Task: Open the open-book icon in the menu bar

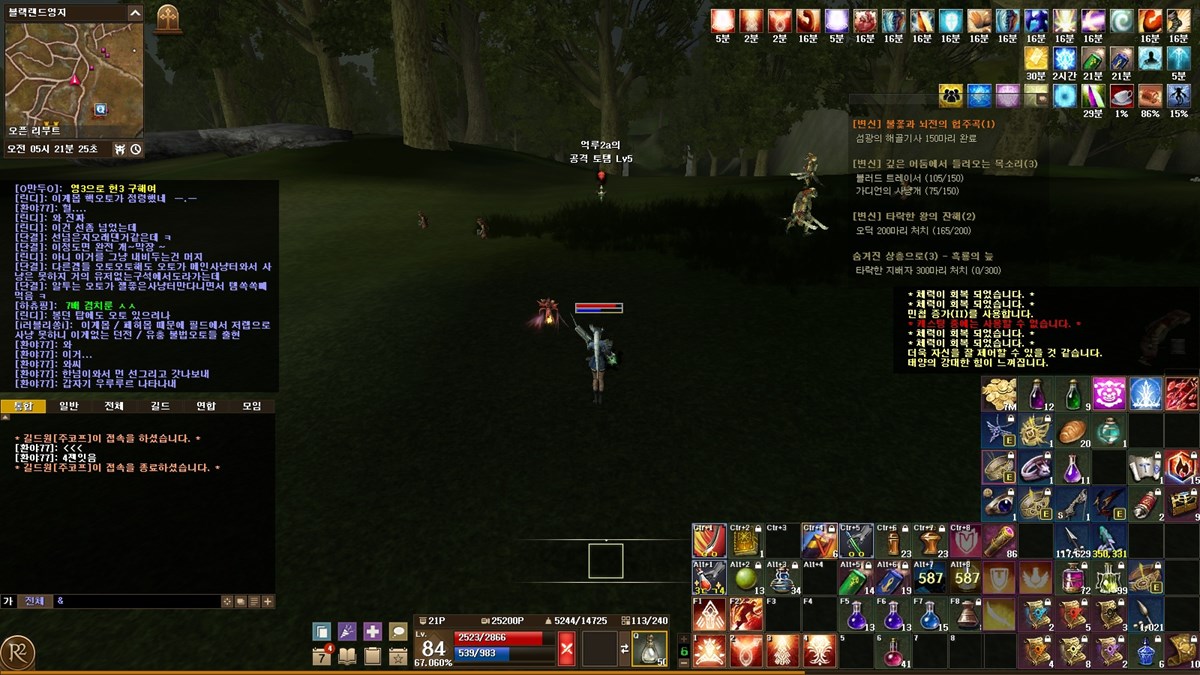Action: (x=347, y=656)
